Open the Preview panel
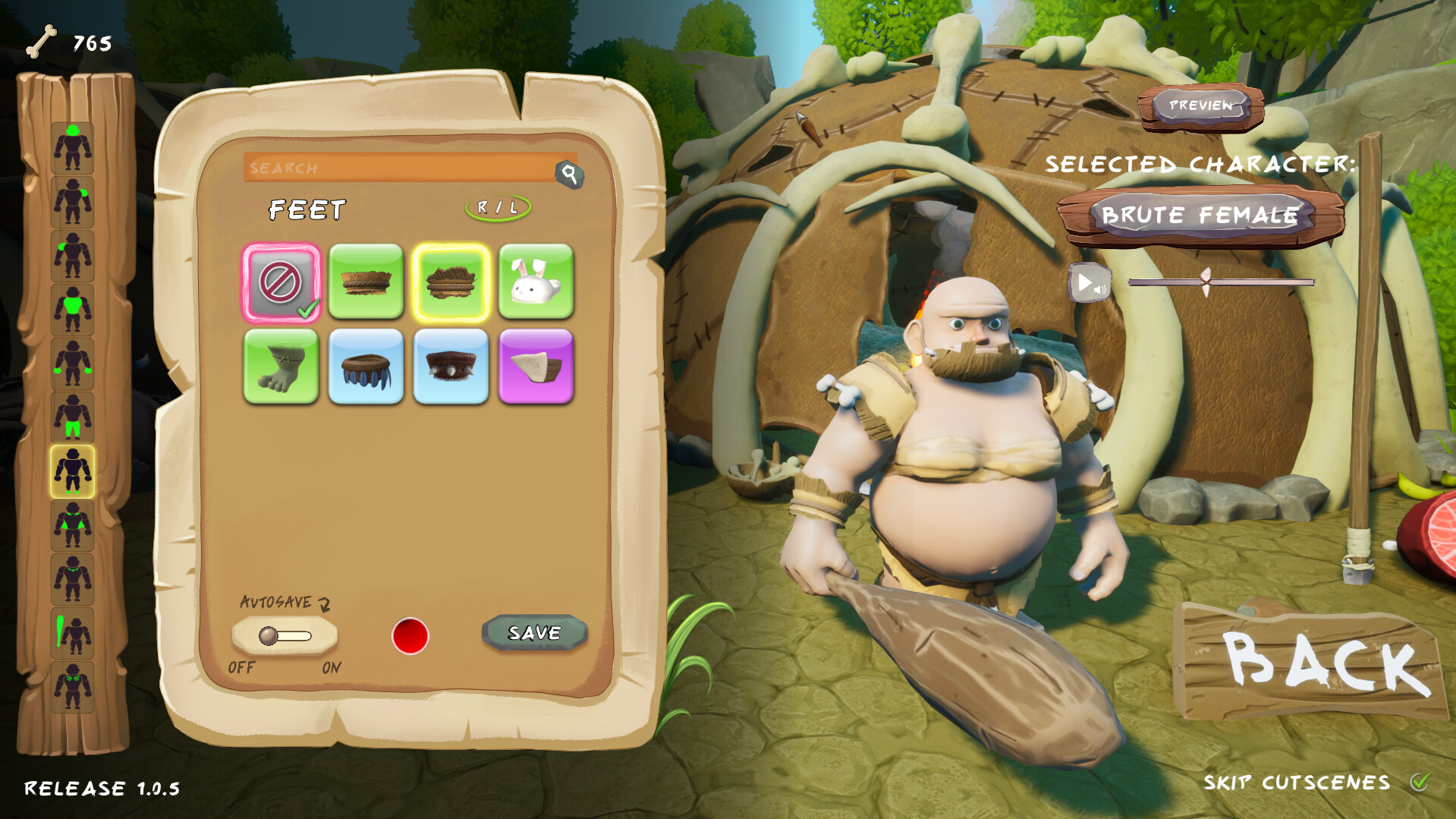The width and height of the screenshot is (1456, 819). click(x=1200, y=107)
